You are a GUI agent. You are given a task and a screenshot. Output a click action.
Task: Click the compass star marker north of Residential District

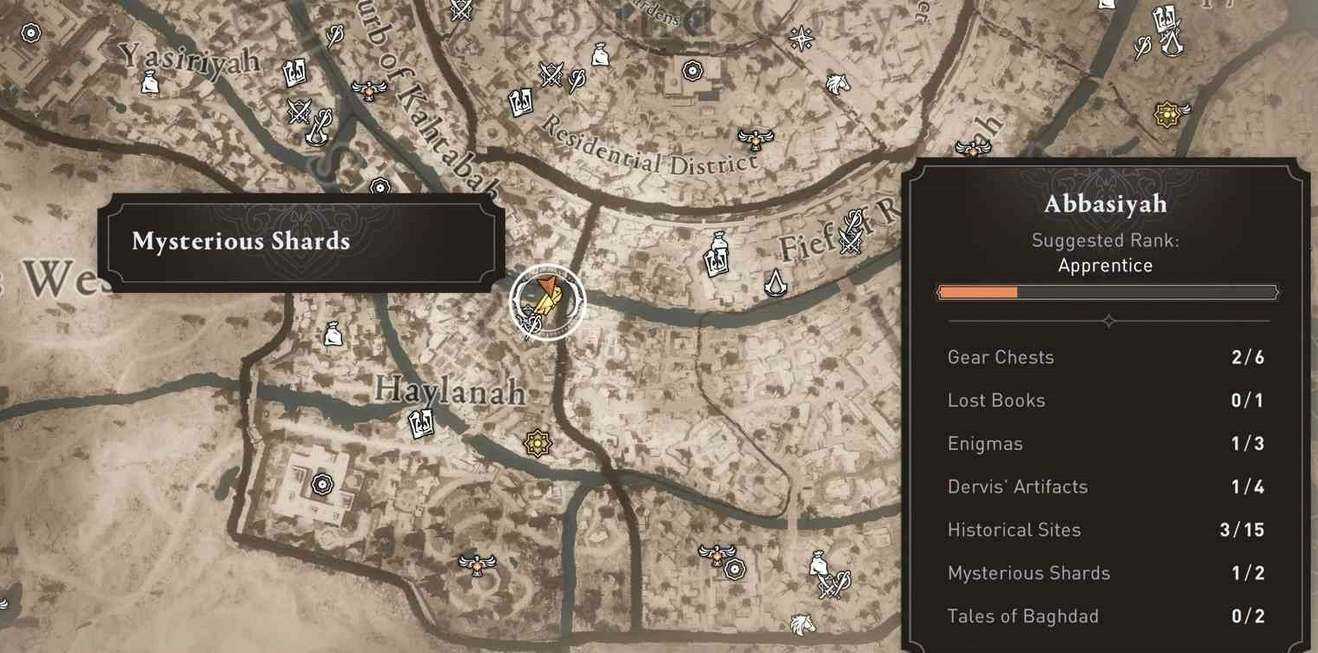[801, 38]
